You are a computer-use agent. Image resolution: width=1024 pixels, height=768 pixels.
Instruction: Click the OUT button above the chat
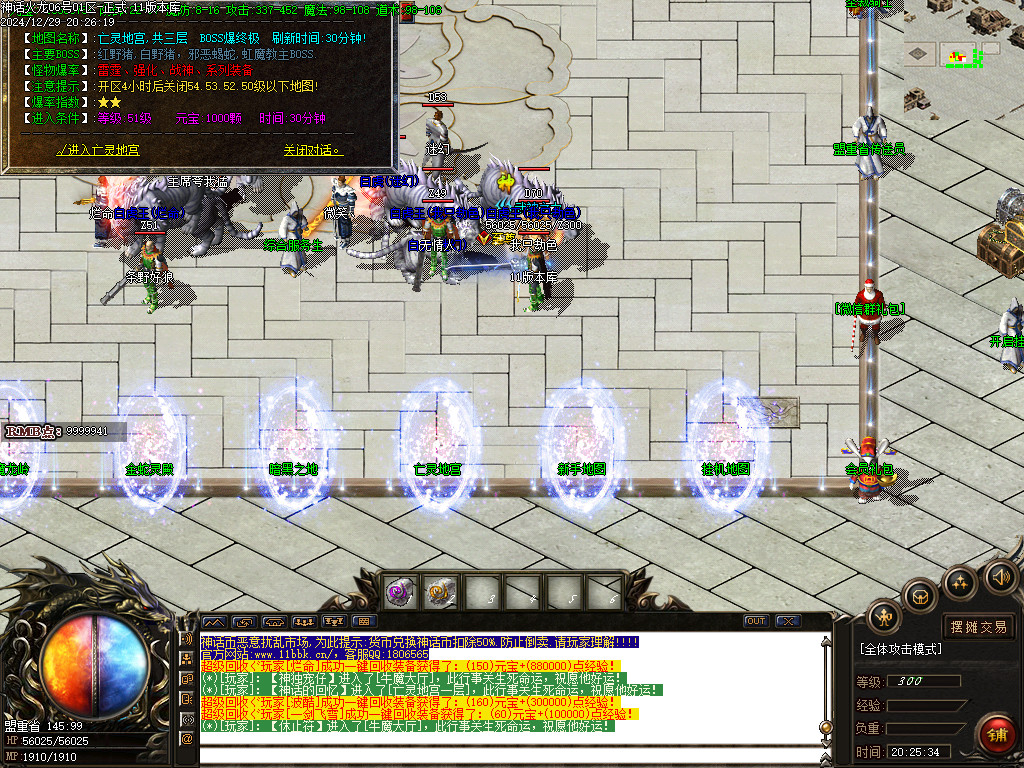756,621
